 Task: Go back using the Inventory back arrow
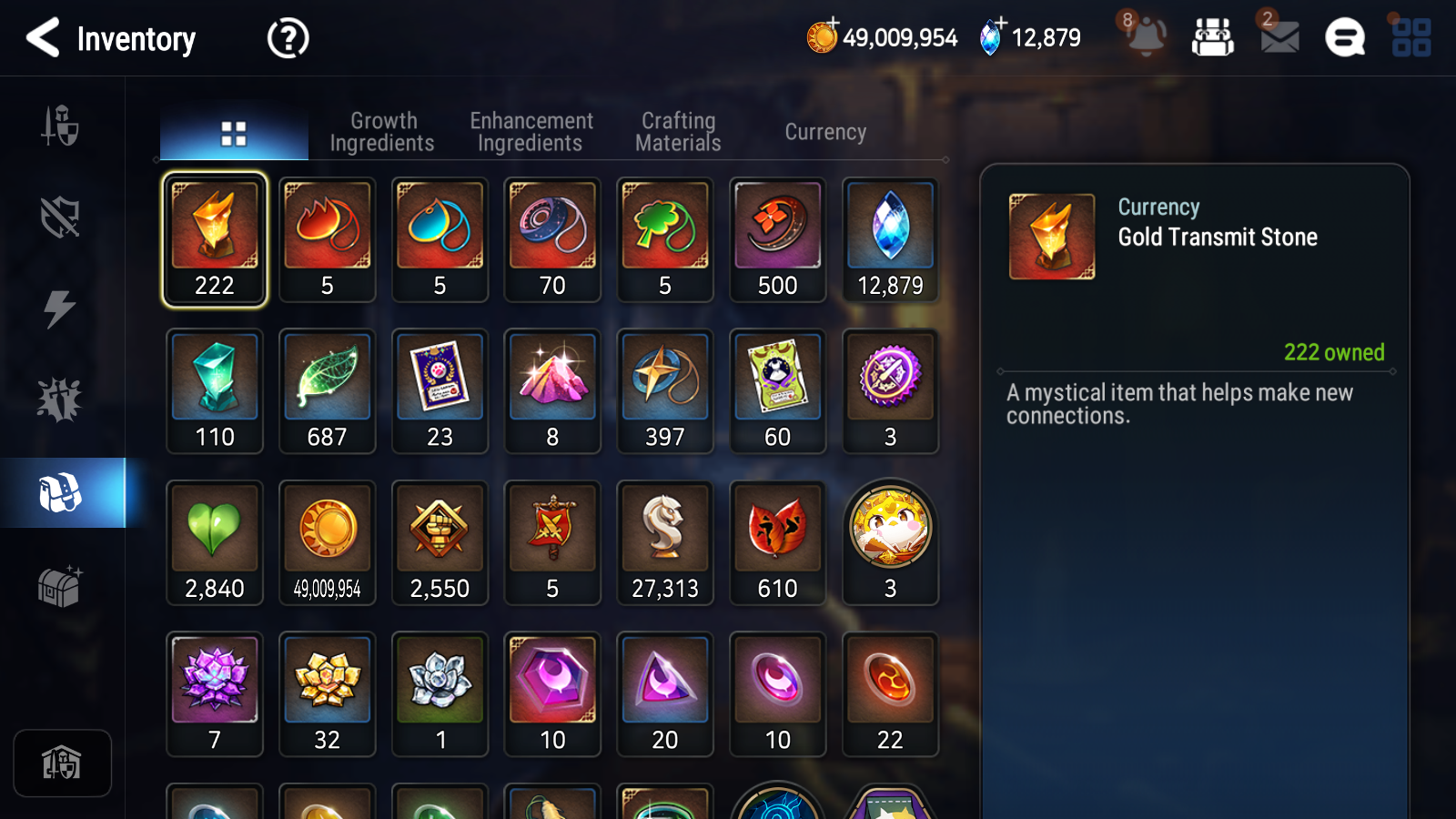tap(43, 38)
